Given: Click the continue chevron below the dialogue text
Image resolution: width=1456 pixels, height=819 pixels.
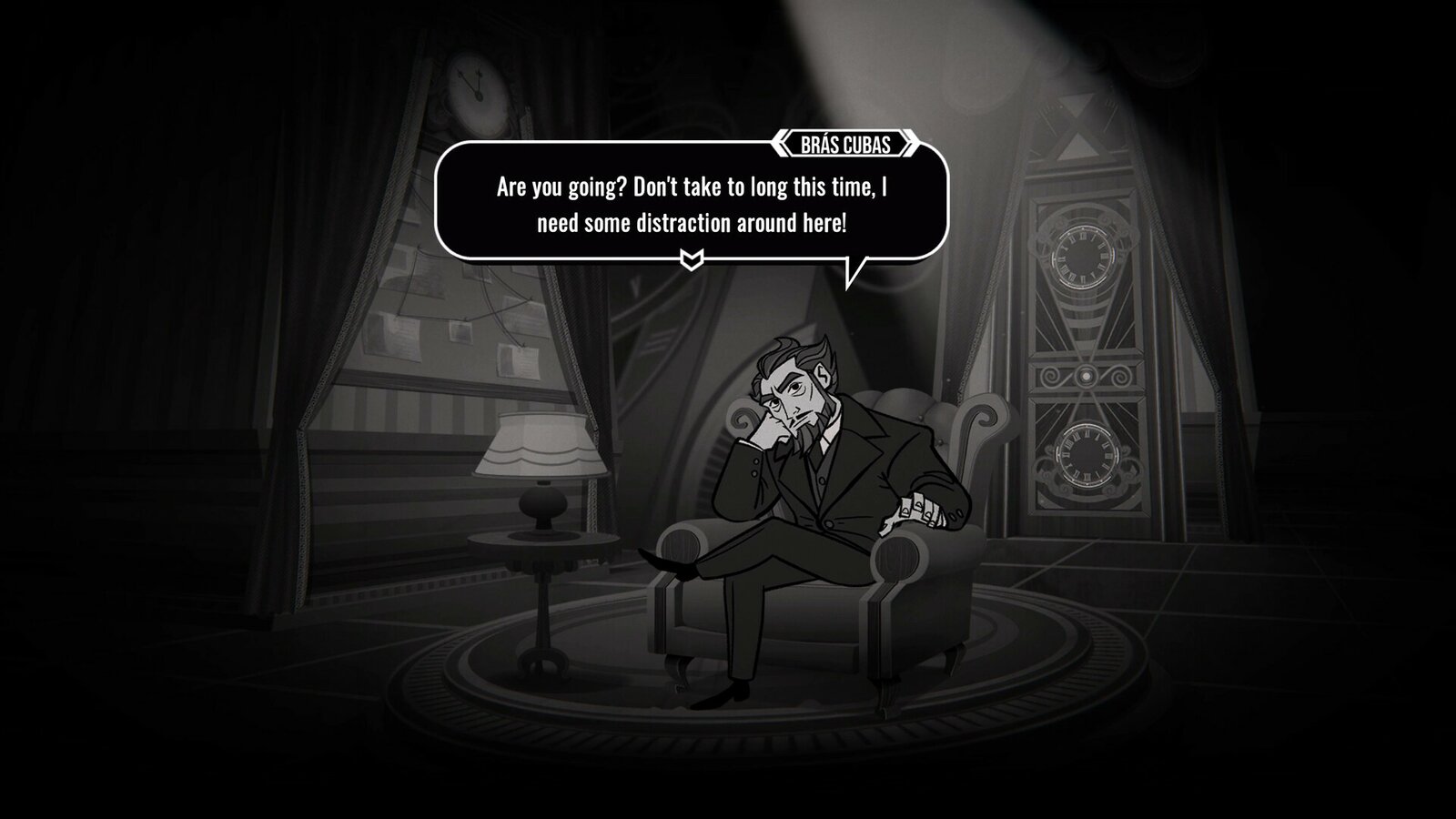Looking at the screenshot, I should click(x=690, y=258).
